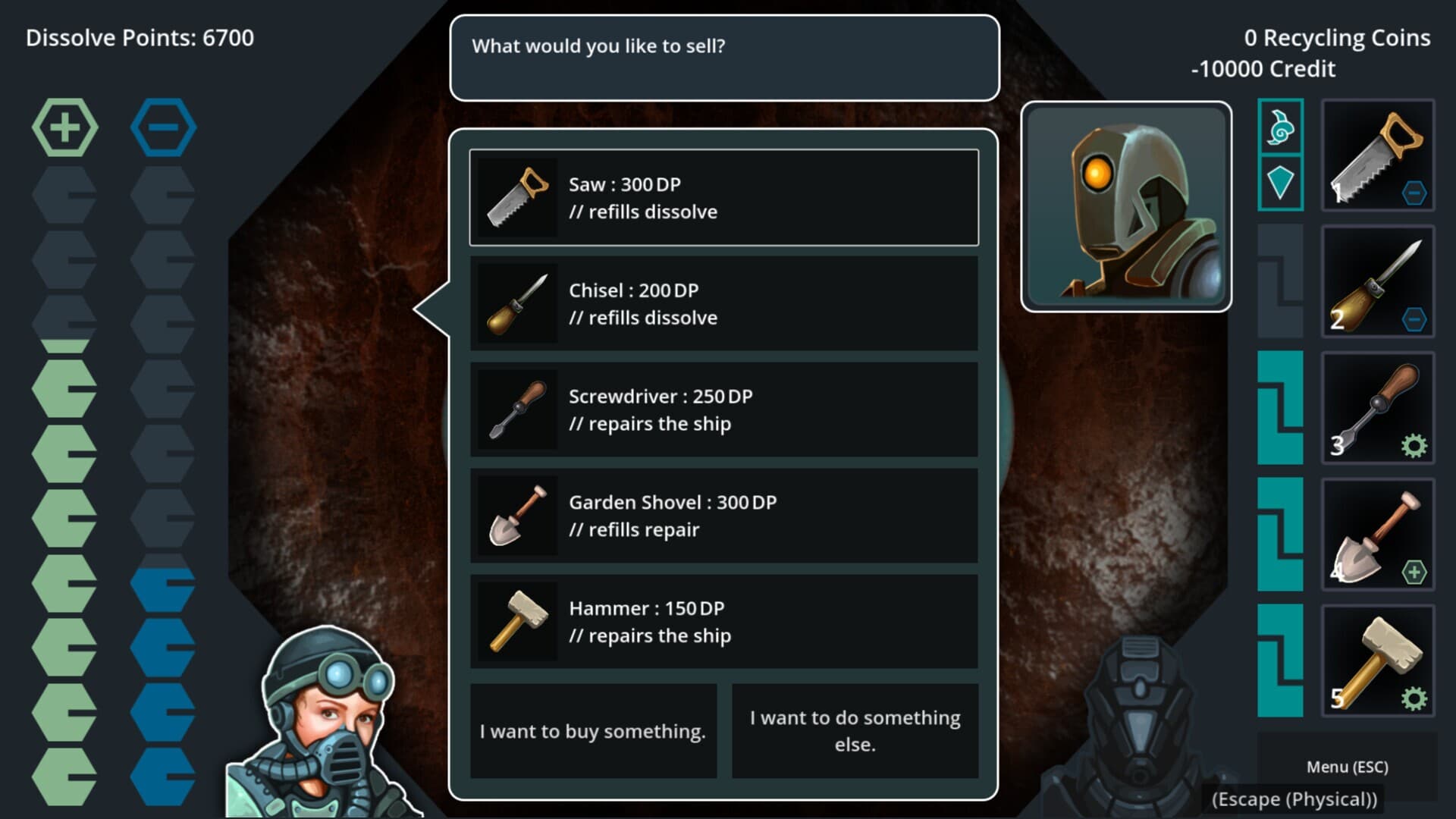Click the teal spiral swirl icon

pos(1280,127)
